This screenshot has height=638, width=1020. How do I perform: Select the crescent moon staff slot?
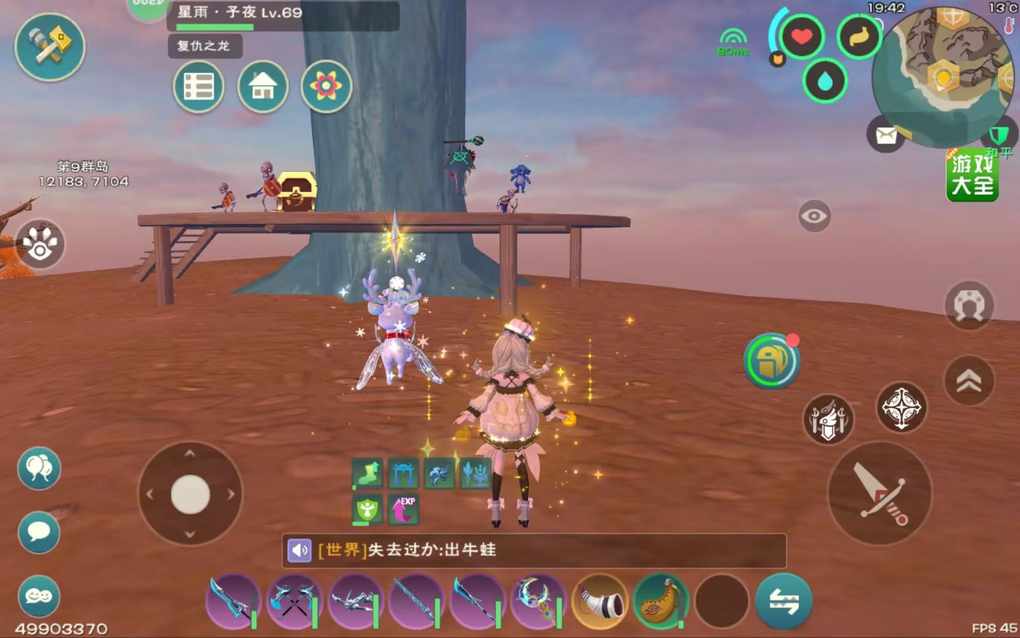pyautogui.click(x=538, y=601)
